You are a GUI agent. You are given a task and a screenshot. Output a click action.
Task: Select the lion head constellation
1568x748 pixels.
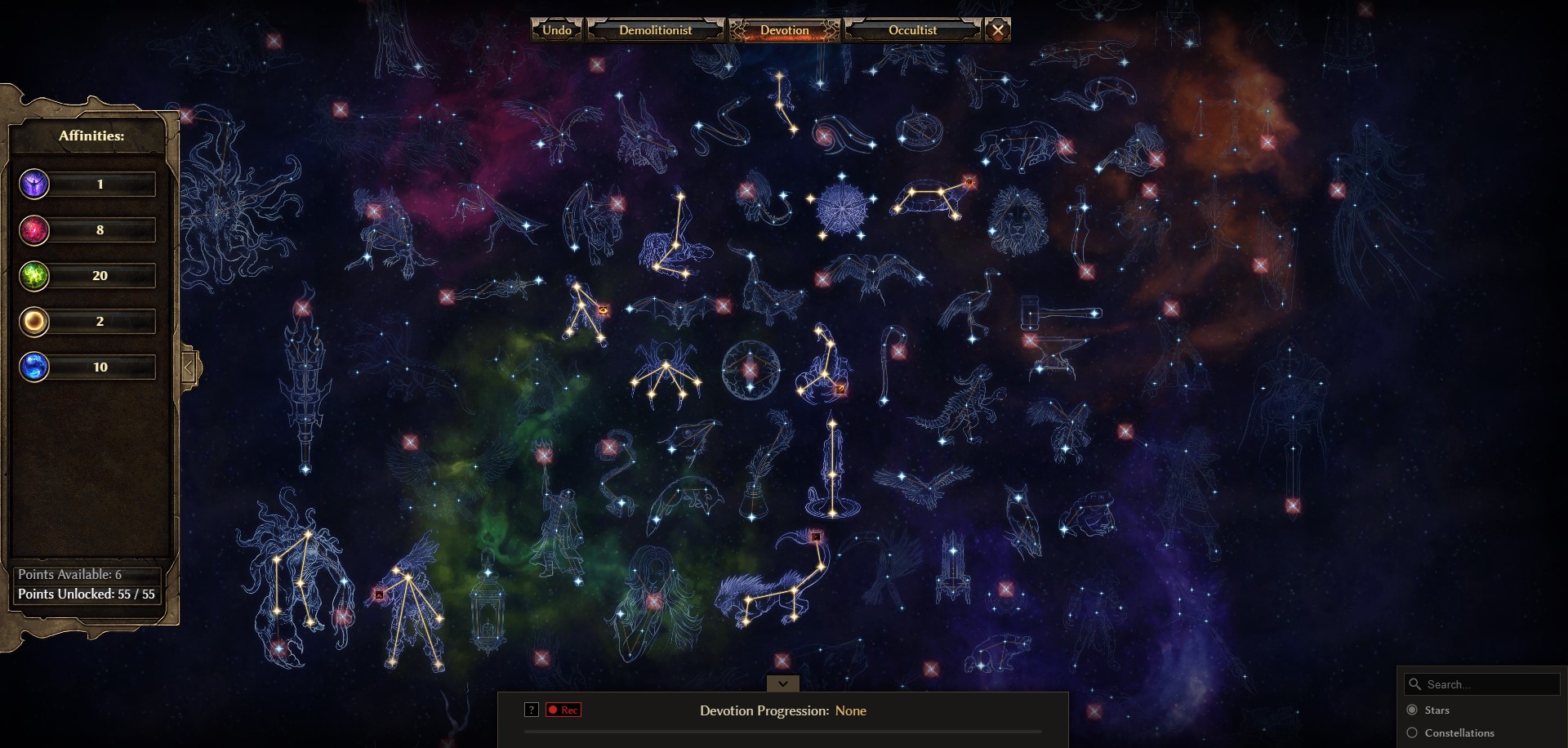click(1018, 220)
